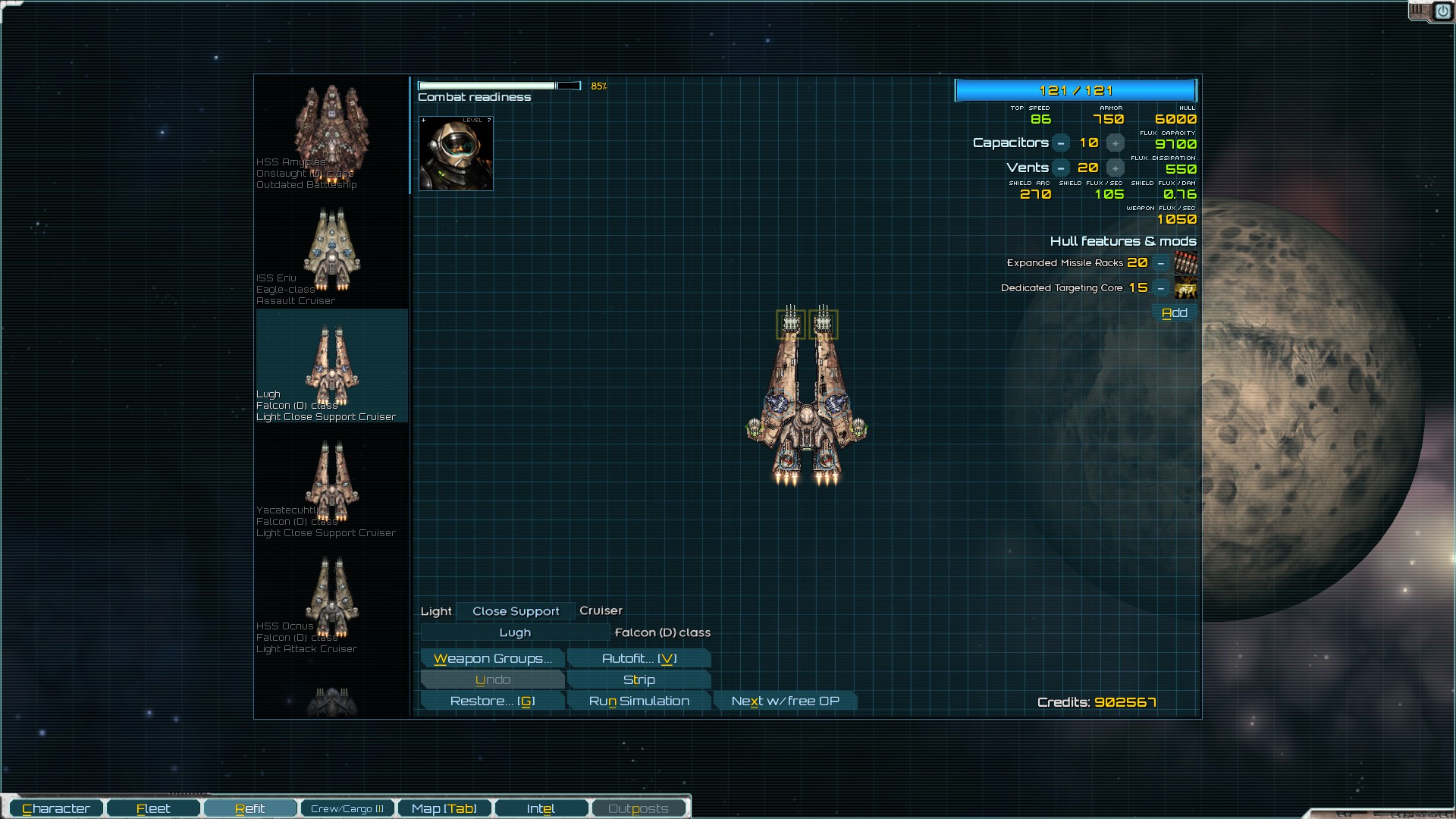Decrease the number of Vents
This screenshot has width=1456, height=819.
coord(1061,168)
